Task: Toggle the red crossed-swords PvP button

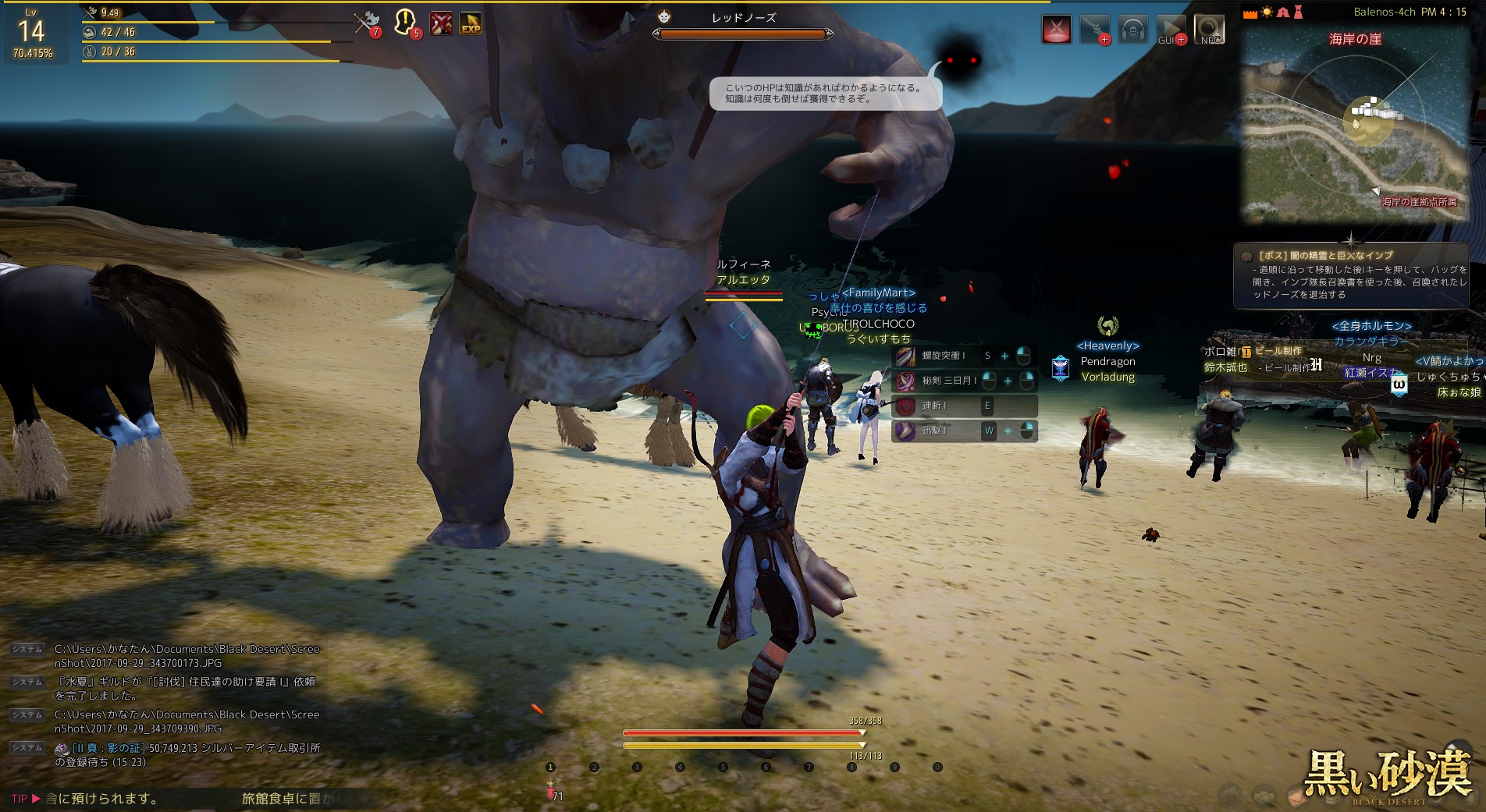Action: click(x=1056, y=30)
